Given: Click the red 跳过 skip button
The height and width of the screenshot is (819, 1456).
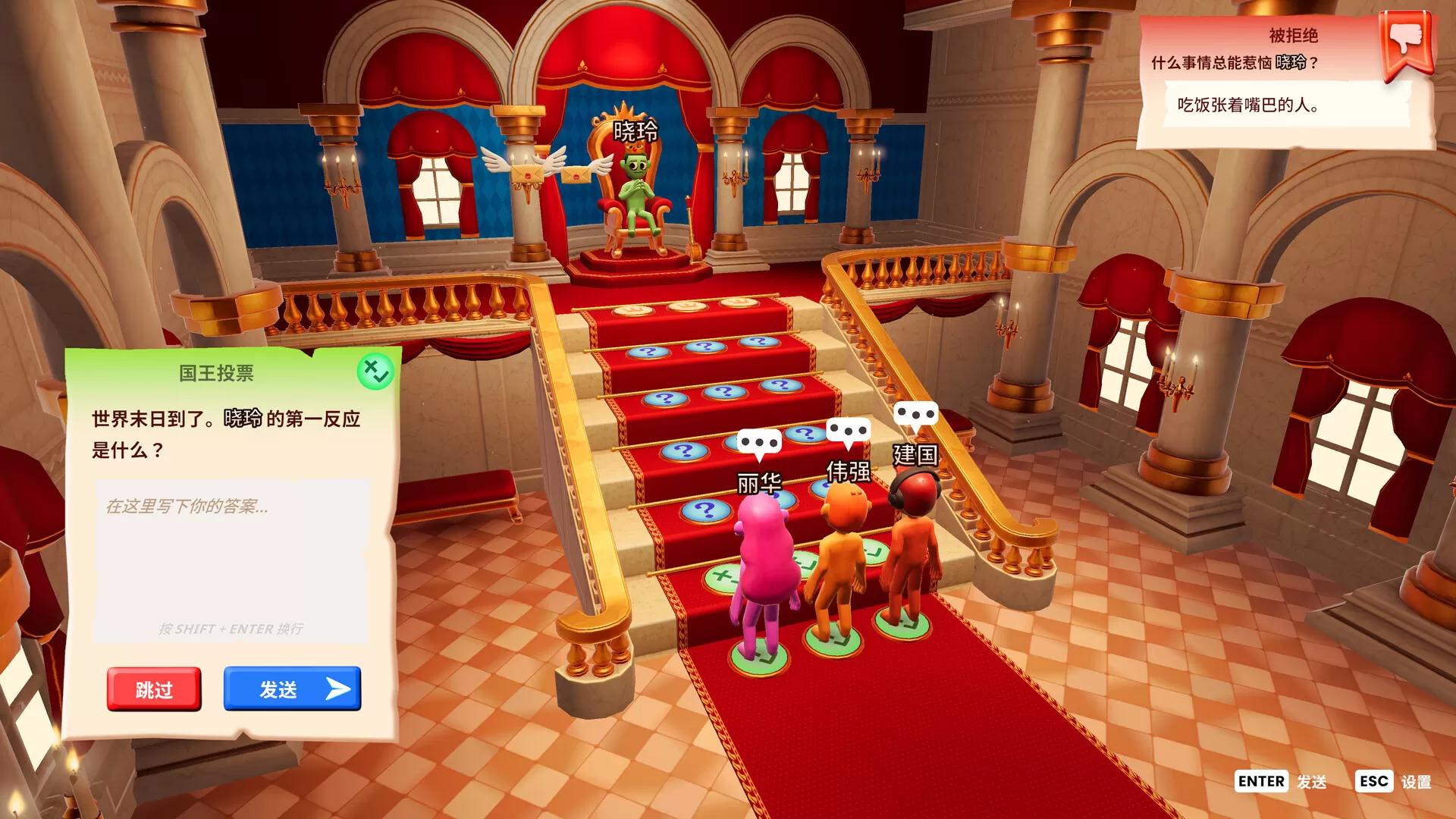Looking at the screenshot, I should tap(154, 689).
